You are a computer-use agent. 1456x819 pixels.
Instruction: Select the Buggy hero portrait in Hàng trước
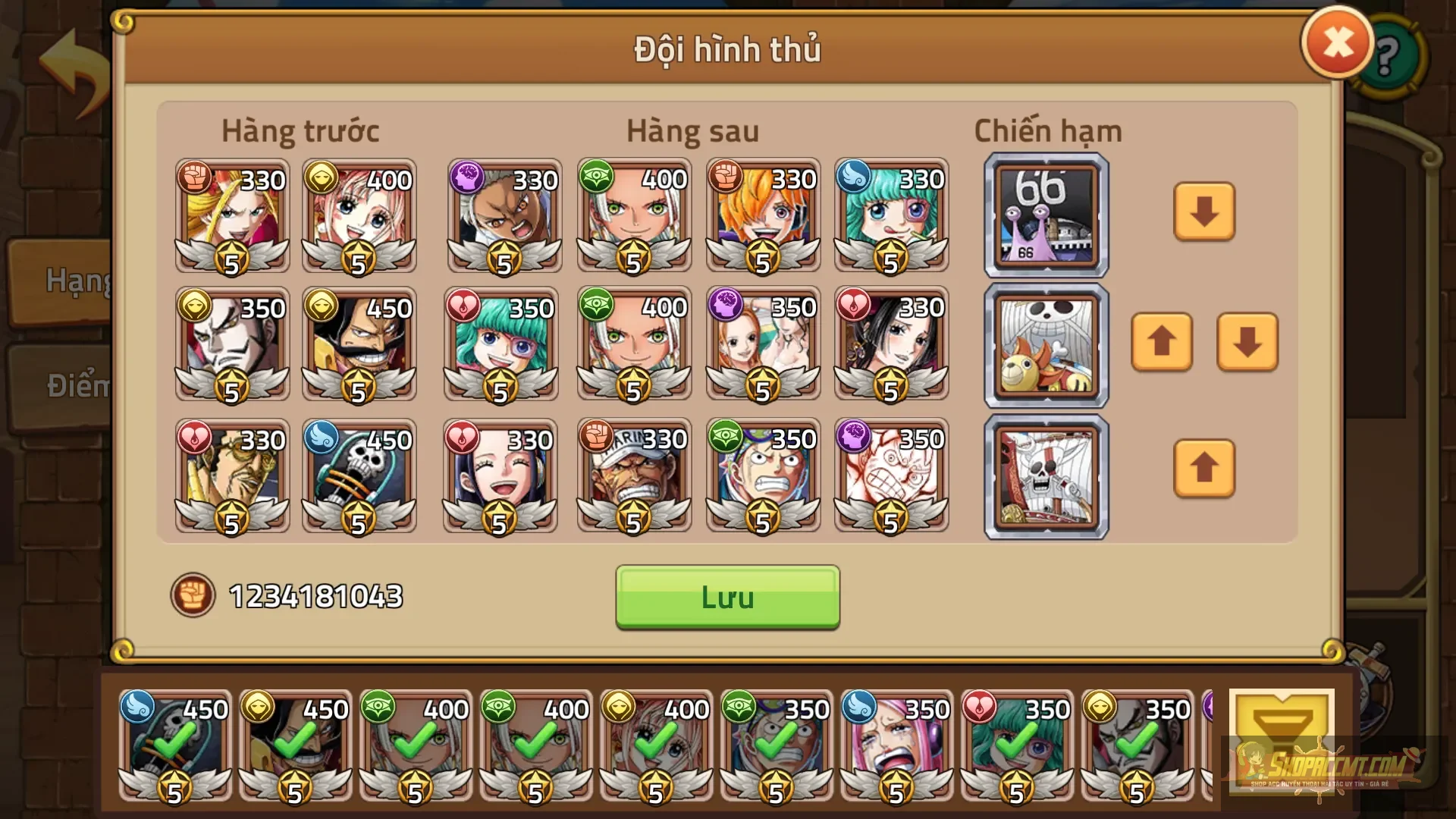(231, 345)
